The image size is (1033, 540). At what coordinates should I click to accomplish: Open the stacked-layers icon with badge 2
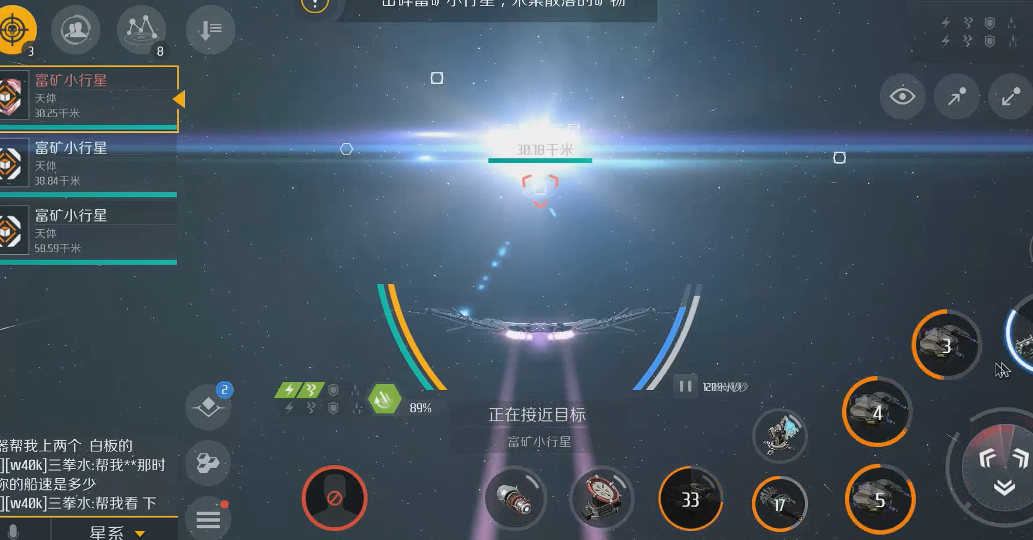click(x=208, y=406)
